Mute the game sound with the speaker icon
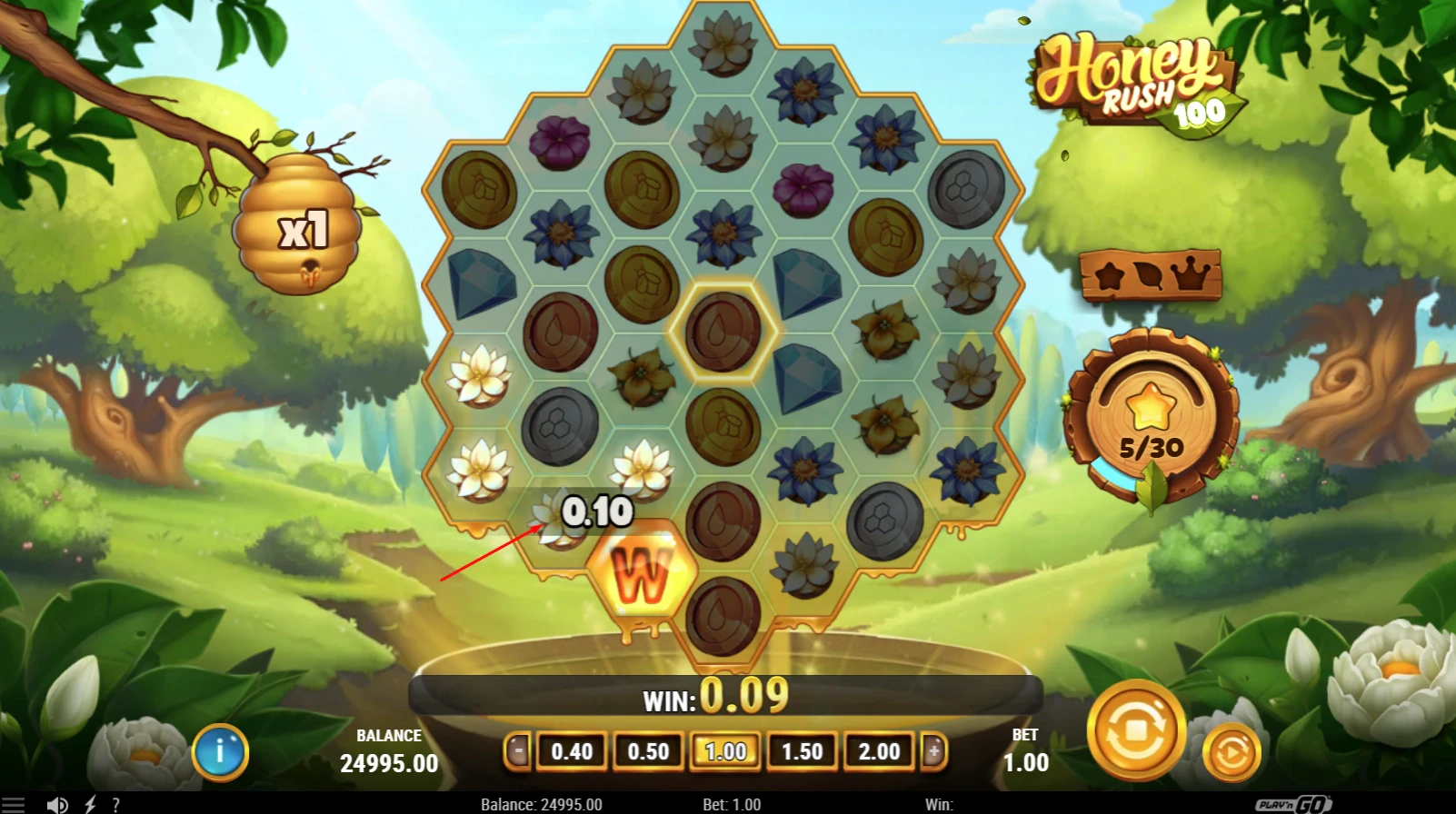1456x814 pixels. [58, 803]
